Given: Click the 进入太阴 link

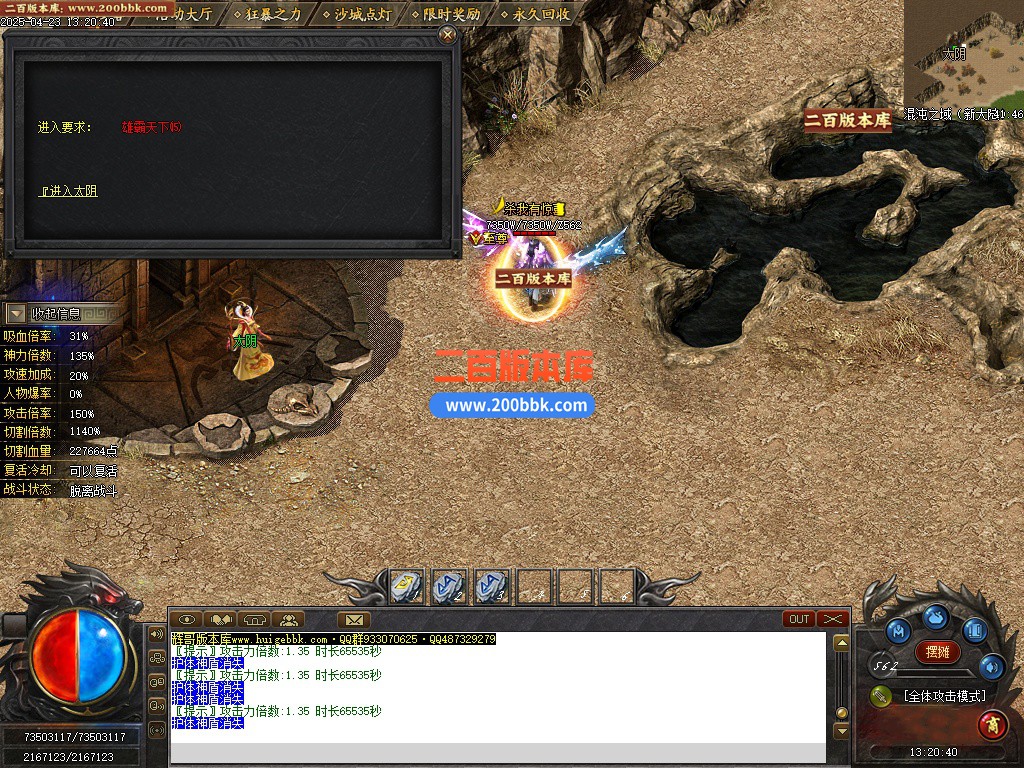Looking at the screenshot, I should pyautogui.click(x=68, y=191).
